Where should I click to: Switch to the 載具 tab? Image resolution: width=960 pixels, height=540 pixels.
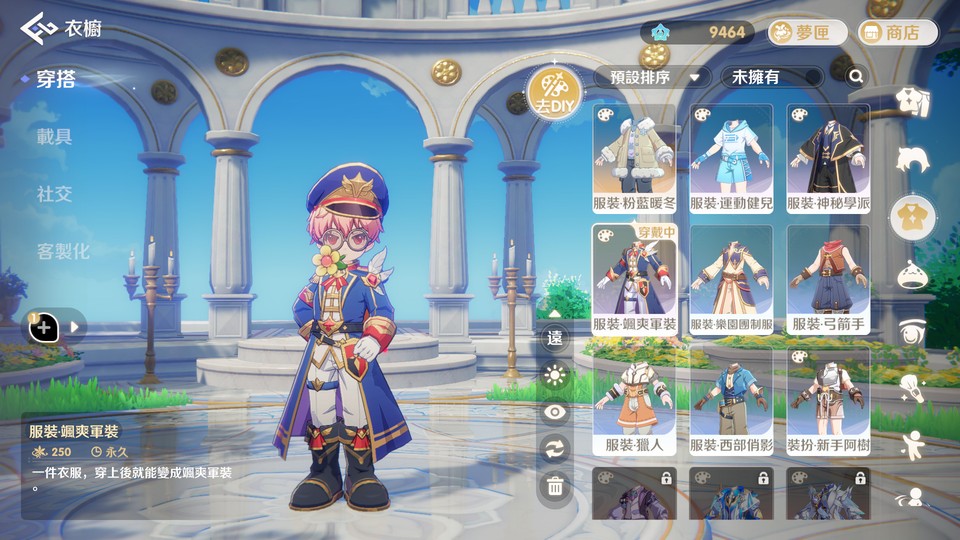pyautogui.click(x=55, y=136)
